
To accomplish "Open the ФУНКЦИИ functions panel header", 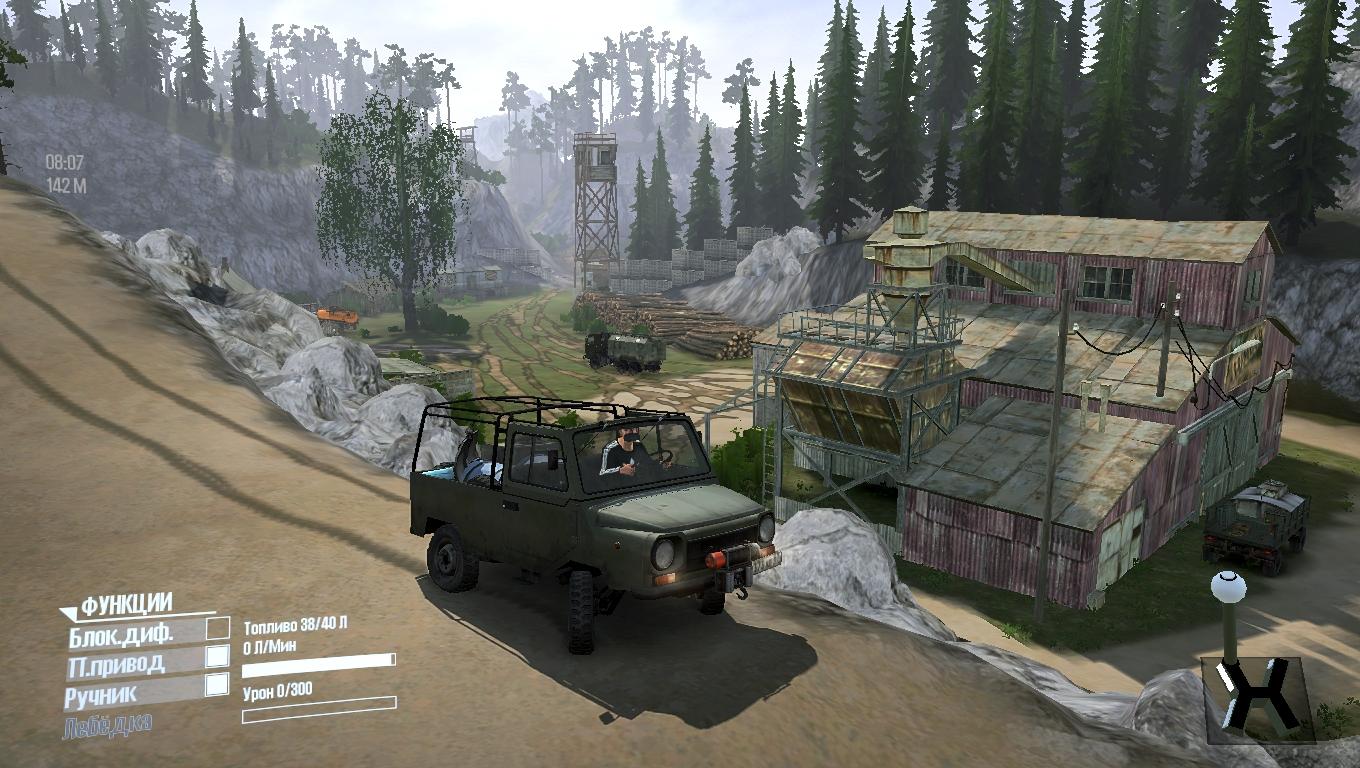I will coord(126,604).
